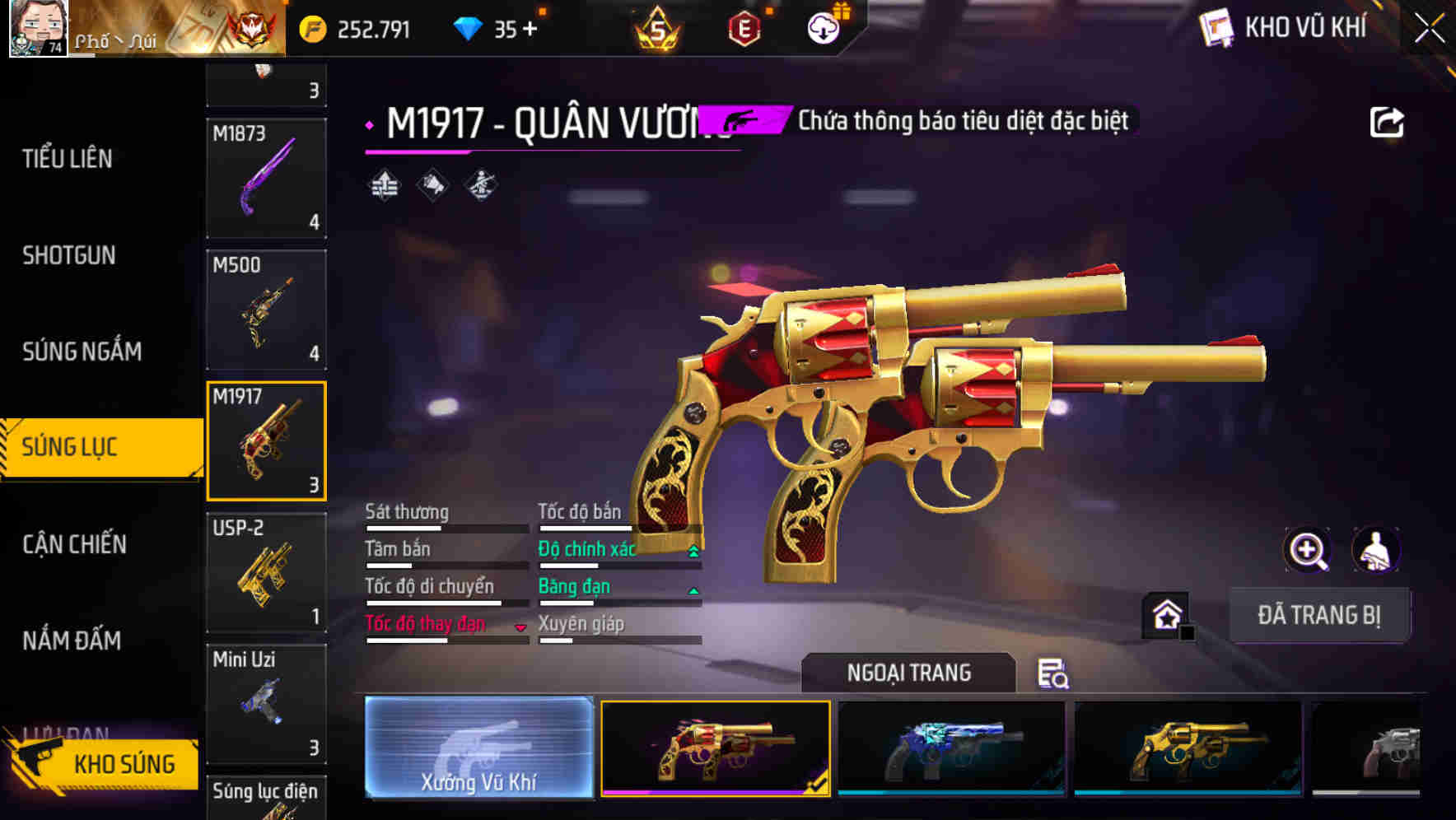Select the CẬN CHIẾN weapon category
Image resolution: width=1456 pixels, height=820 pixels.
tap(73, 544)
